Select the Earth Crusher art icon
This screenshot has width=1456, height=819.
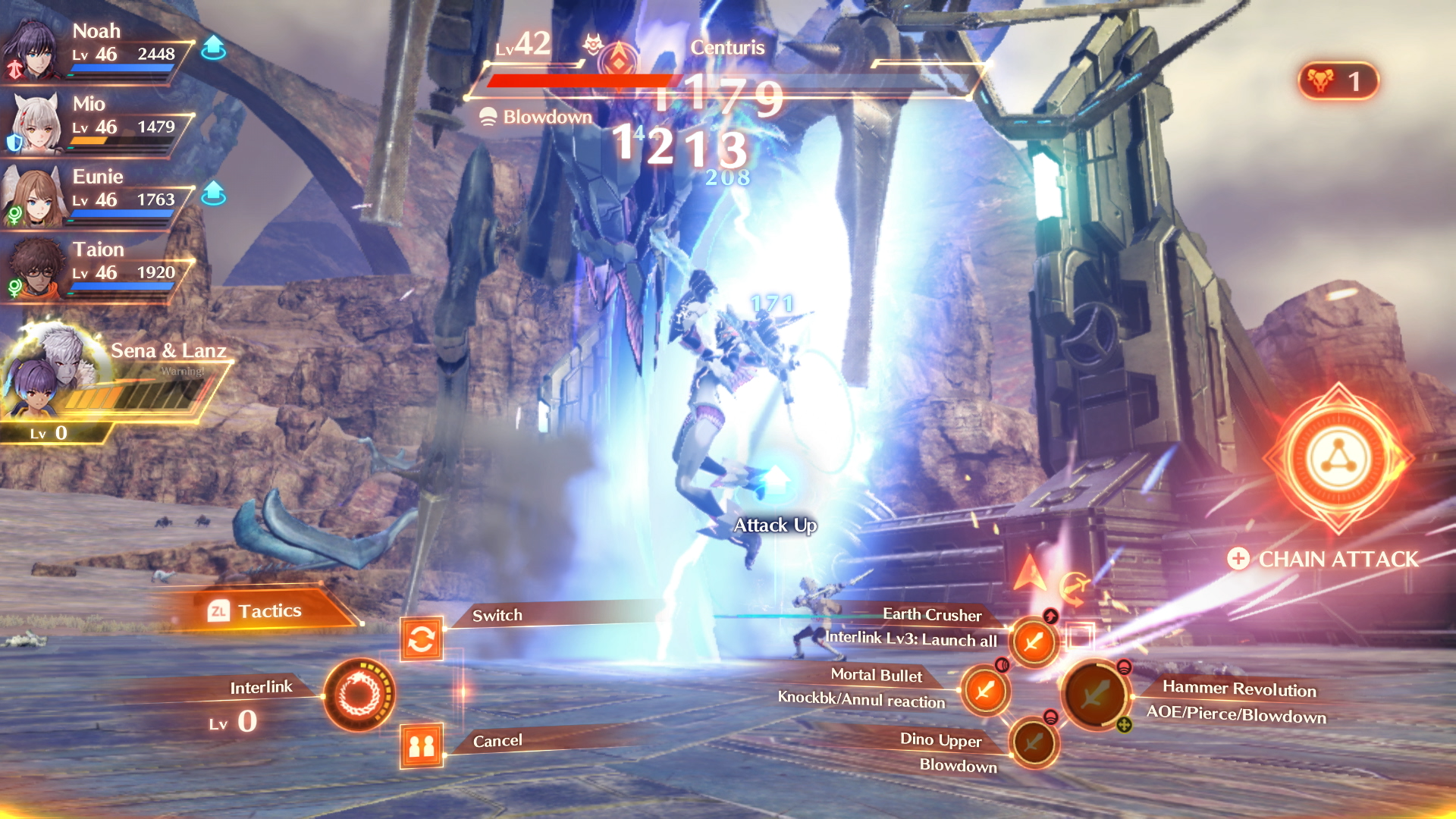click(1033, 641)
